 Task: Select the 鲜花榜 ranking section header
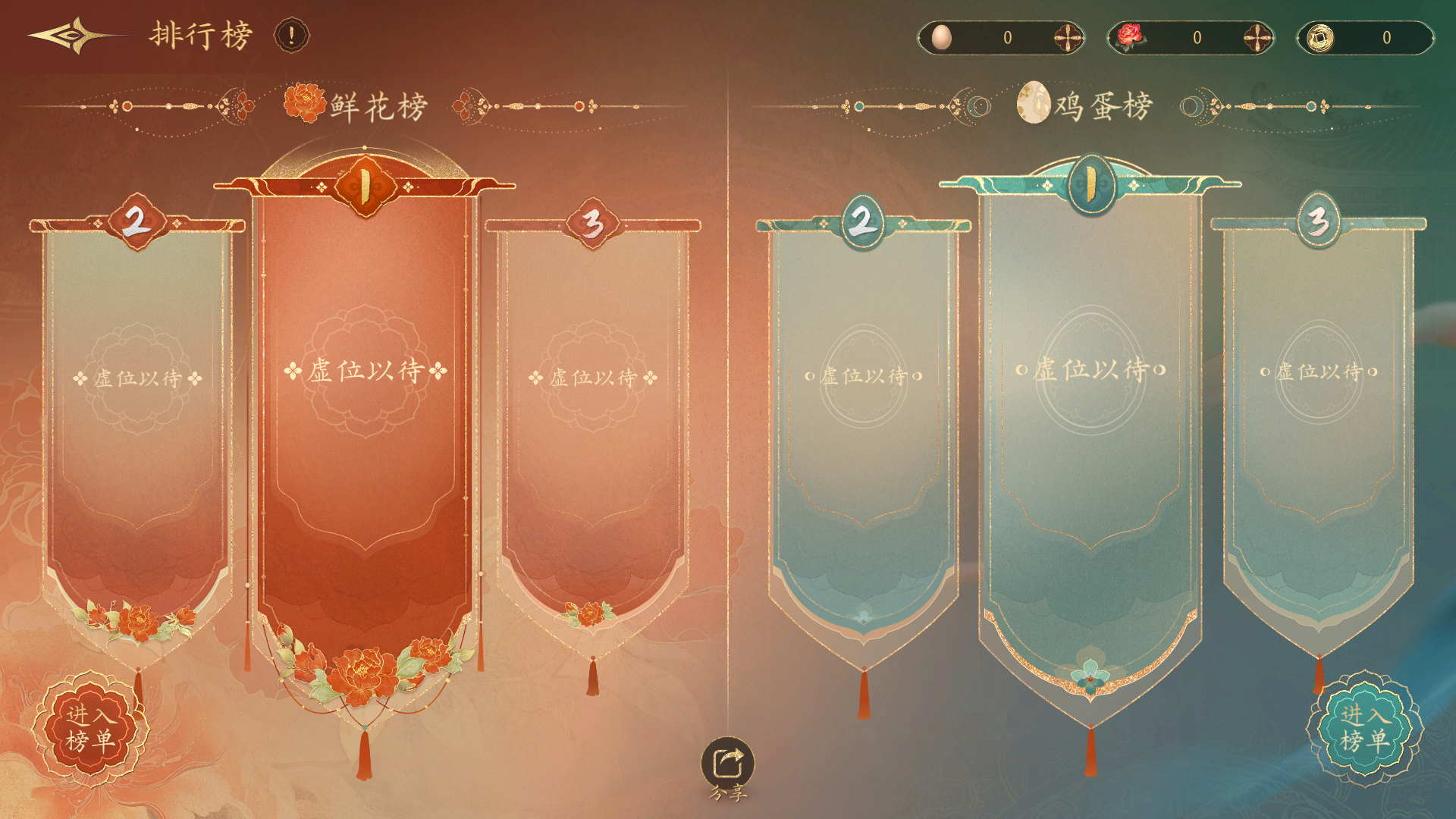376,106
